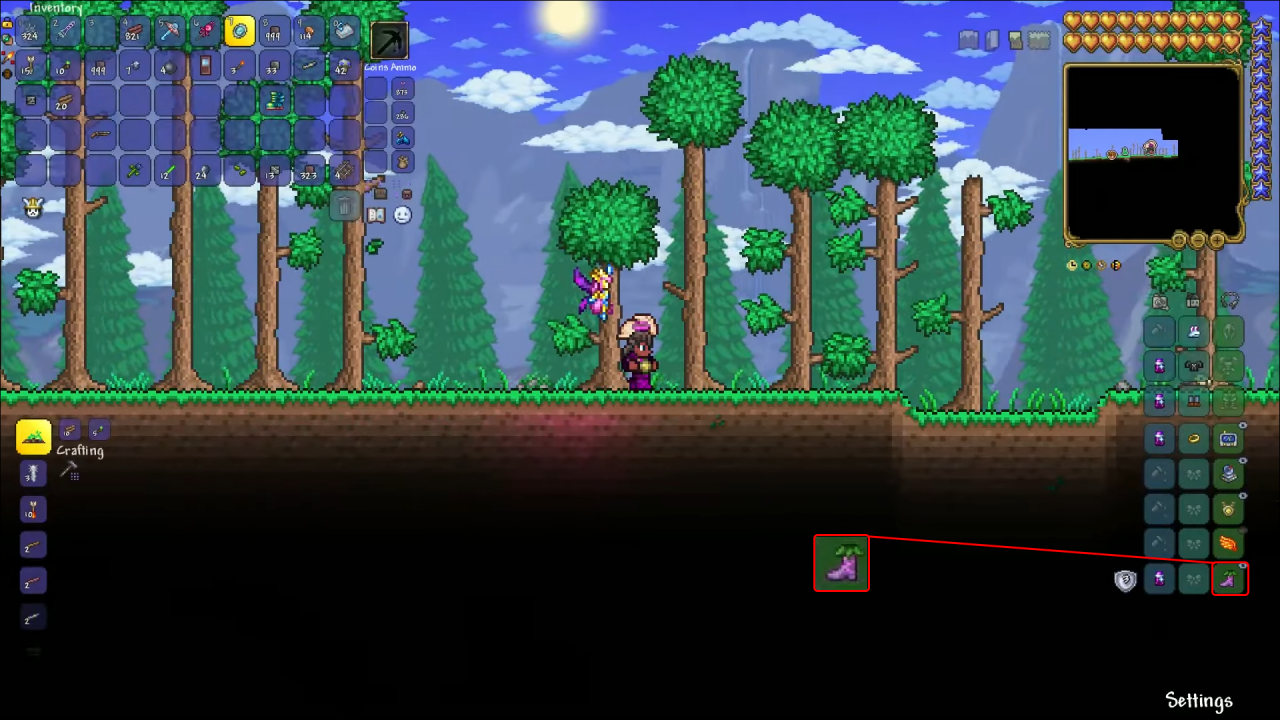Open the crafting guide book icon
This screenshot has width=1280, height=720.
click(377, 215)
